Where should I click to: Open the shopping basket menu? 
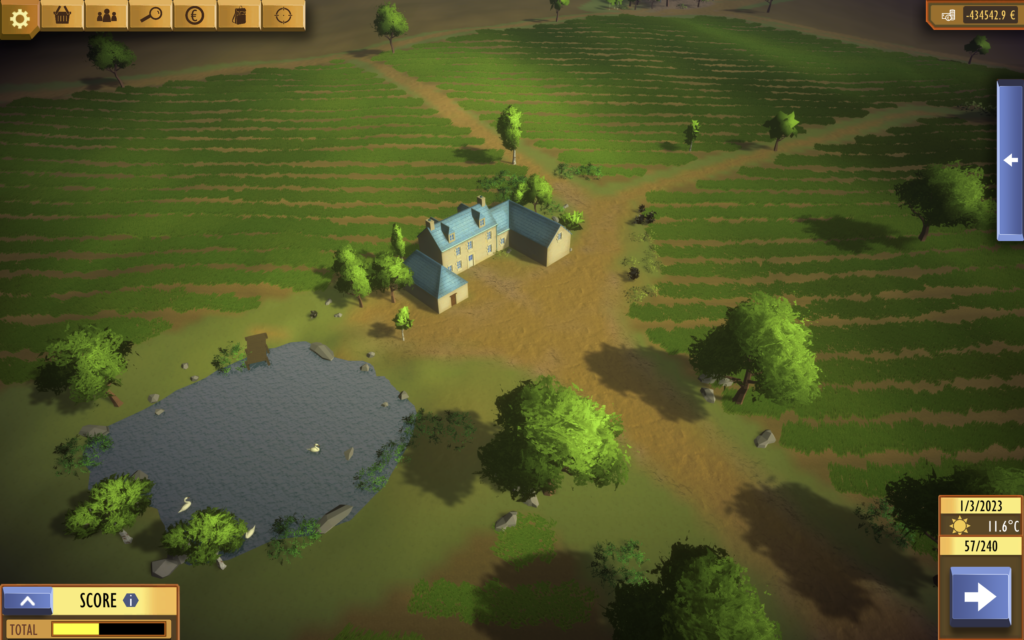click(63, 15)
